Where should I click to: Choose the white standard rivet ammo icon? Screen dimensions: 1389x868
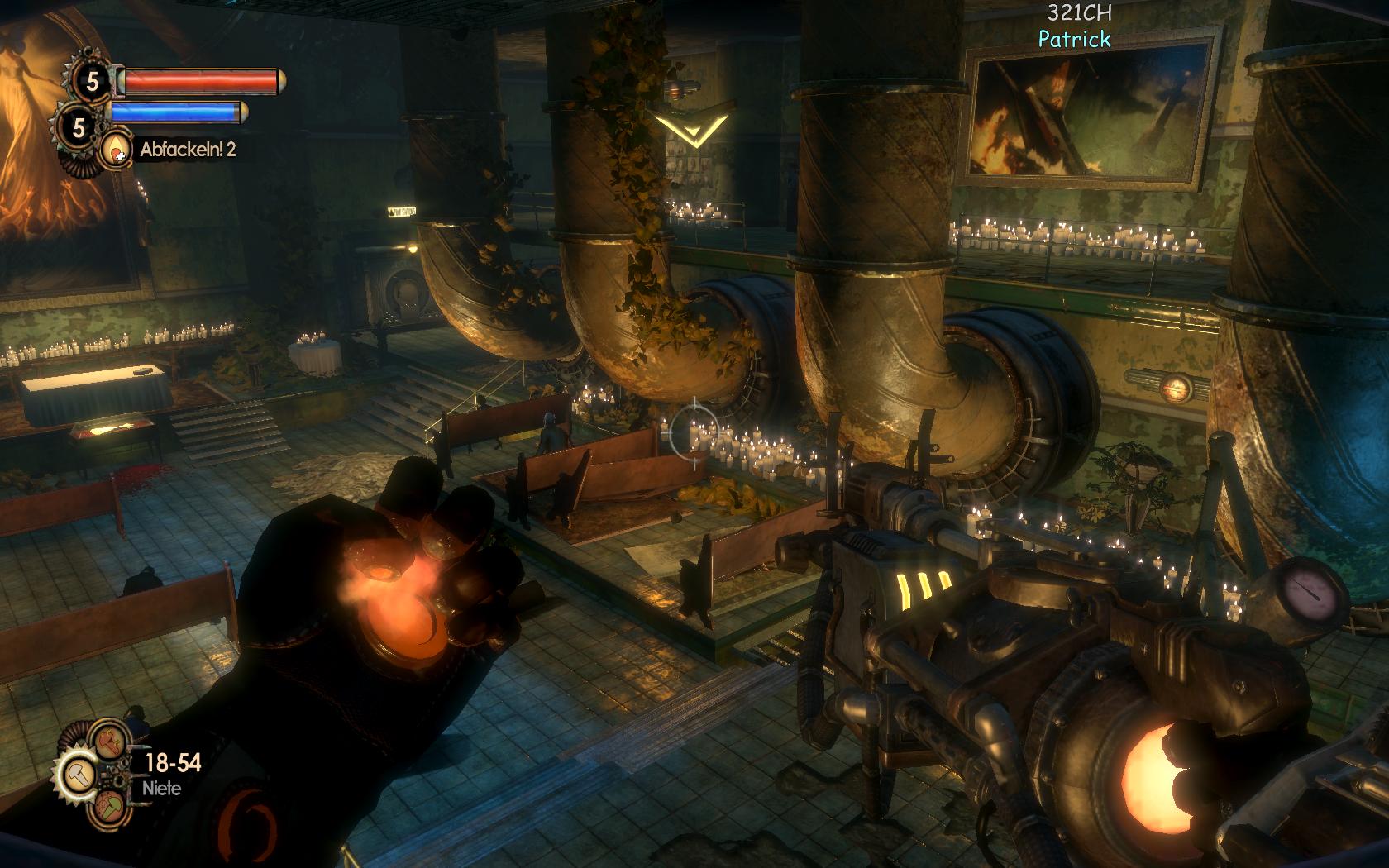coord(79,775)
